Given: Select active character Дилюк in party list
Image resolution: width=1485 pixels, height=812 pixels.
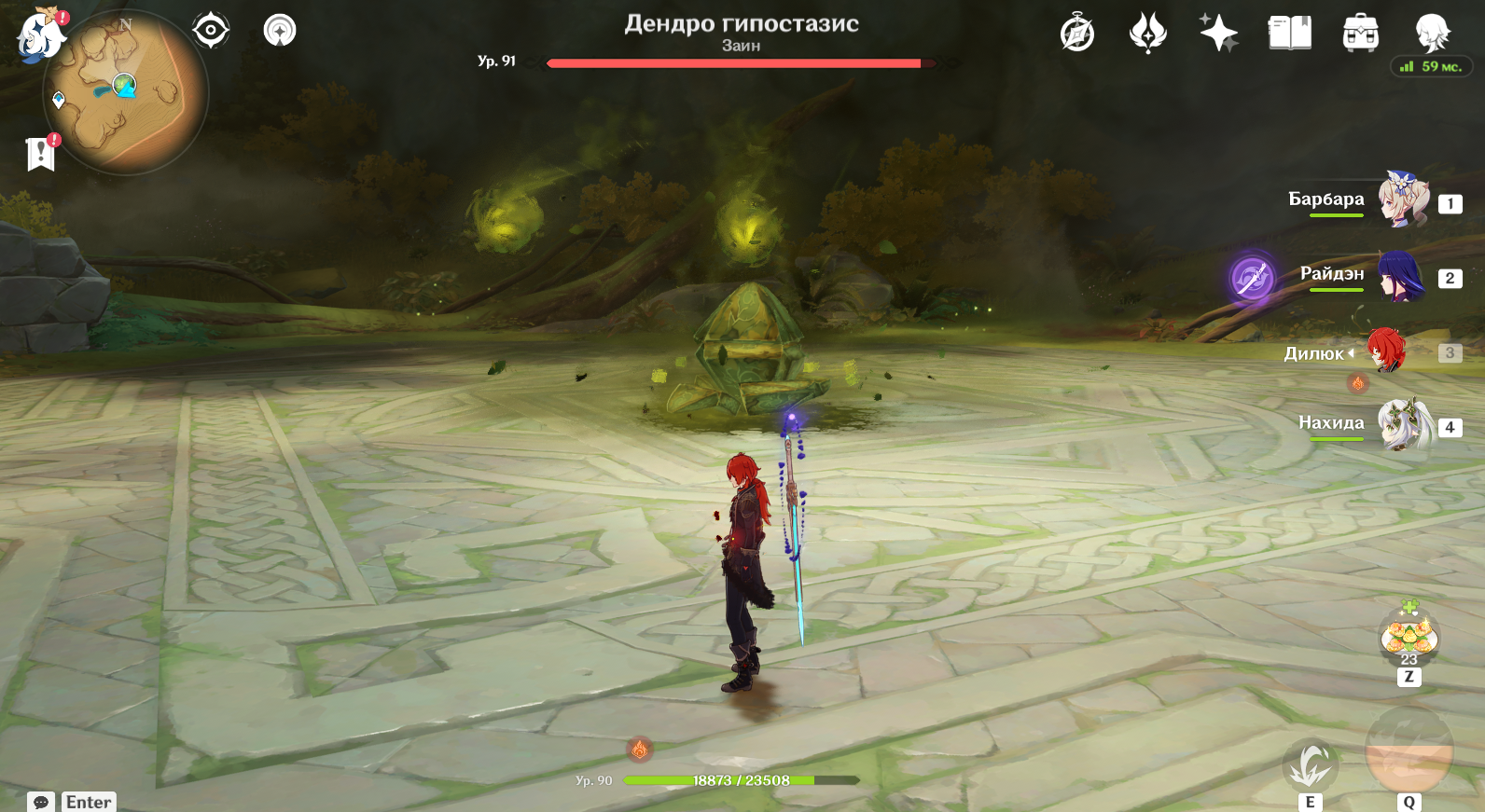Looking at the screenshot, I should pos(1386,351).
